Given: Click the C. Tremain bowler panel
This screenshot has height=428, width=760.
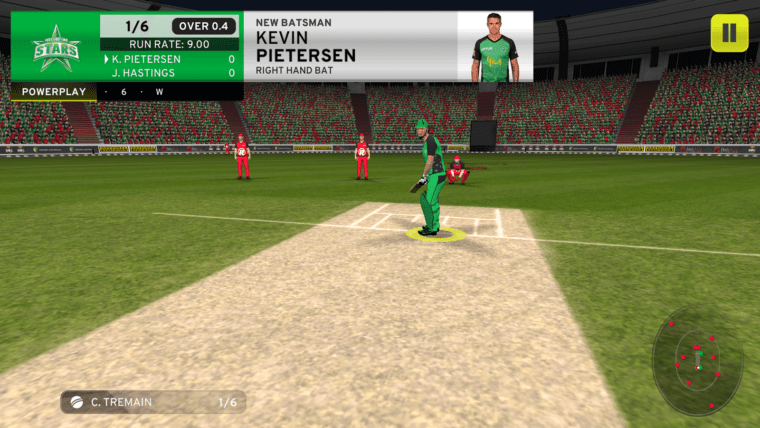Looking at the screenshot, I should (x=153, y=402).
